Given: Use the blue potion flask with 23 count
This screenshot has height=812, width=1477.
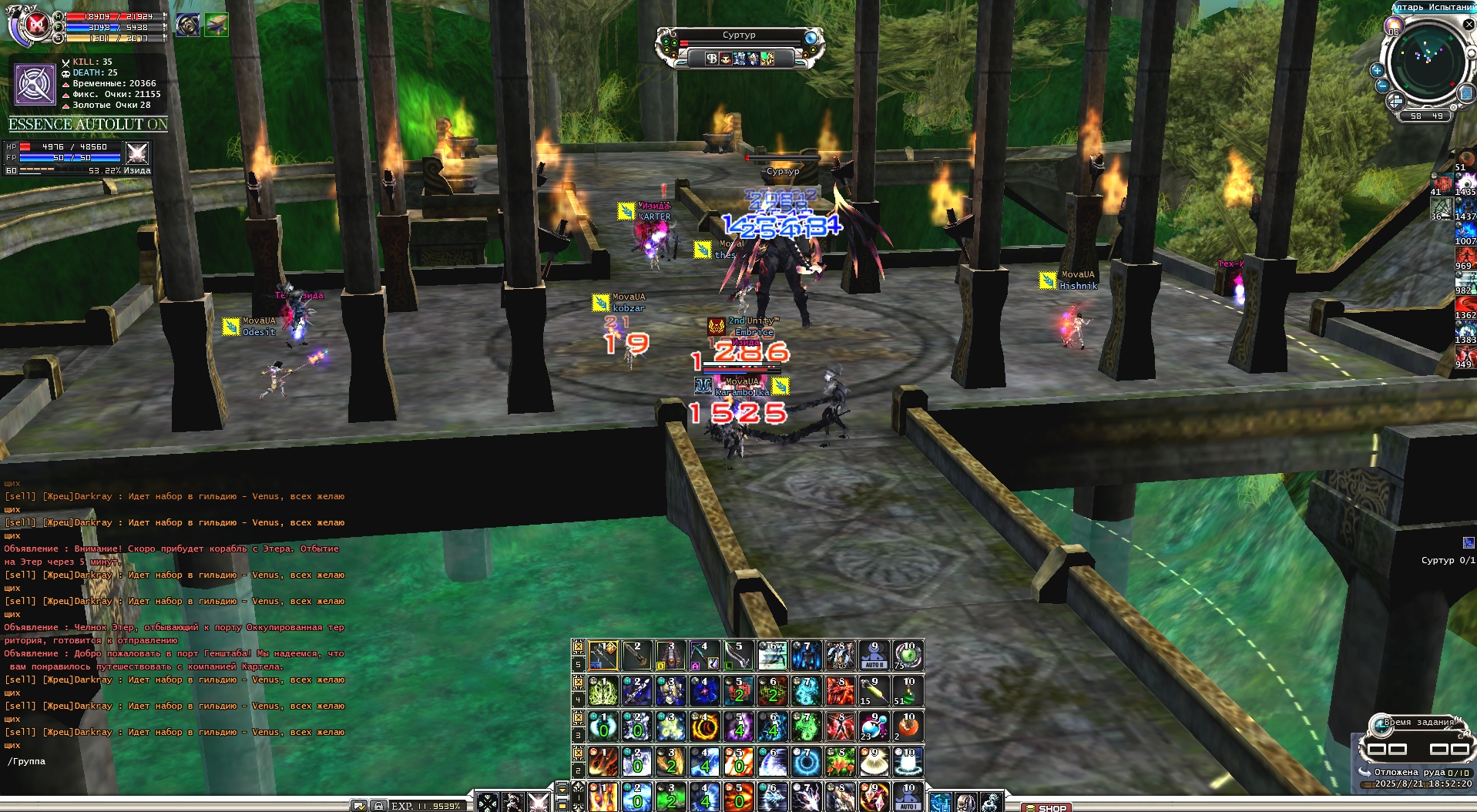Looking at the screenshot, I should tap(873, 726).
